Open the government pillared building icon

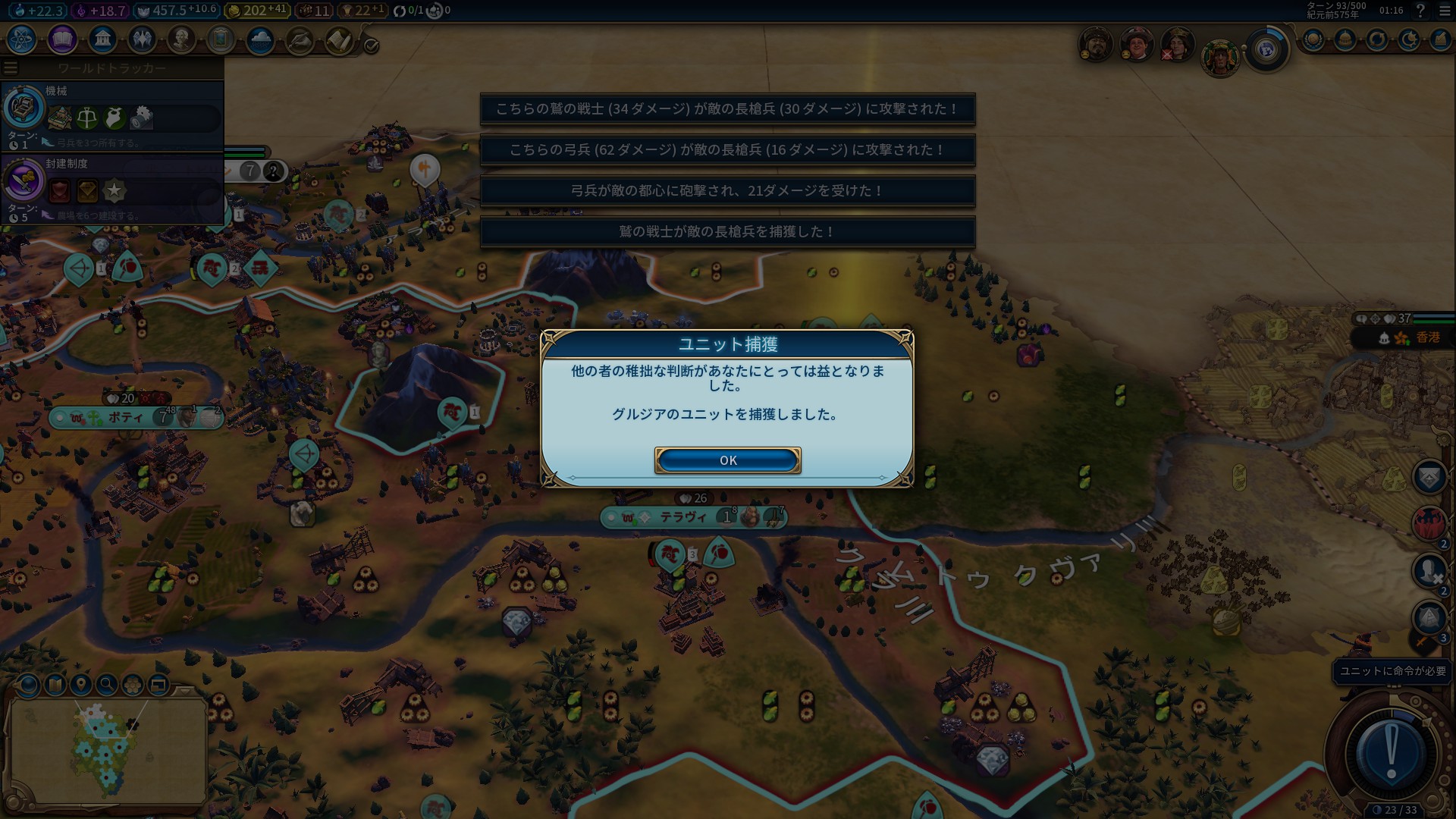[x=102, y=39]
